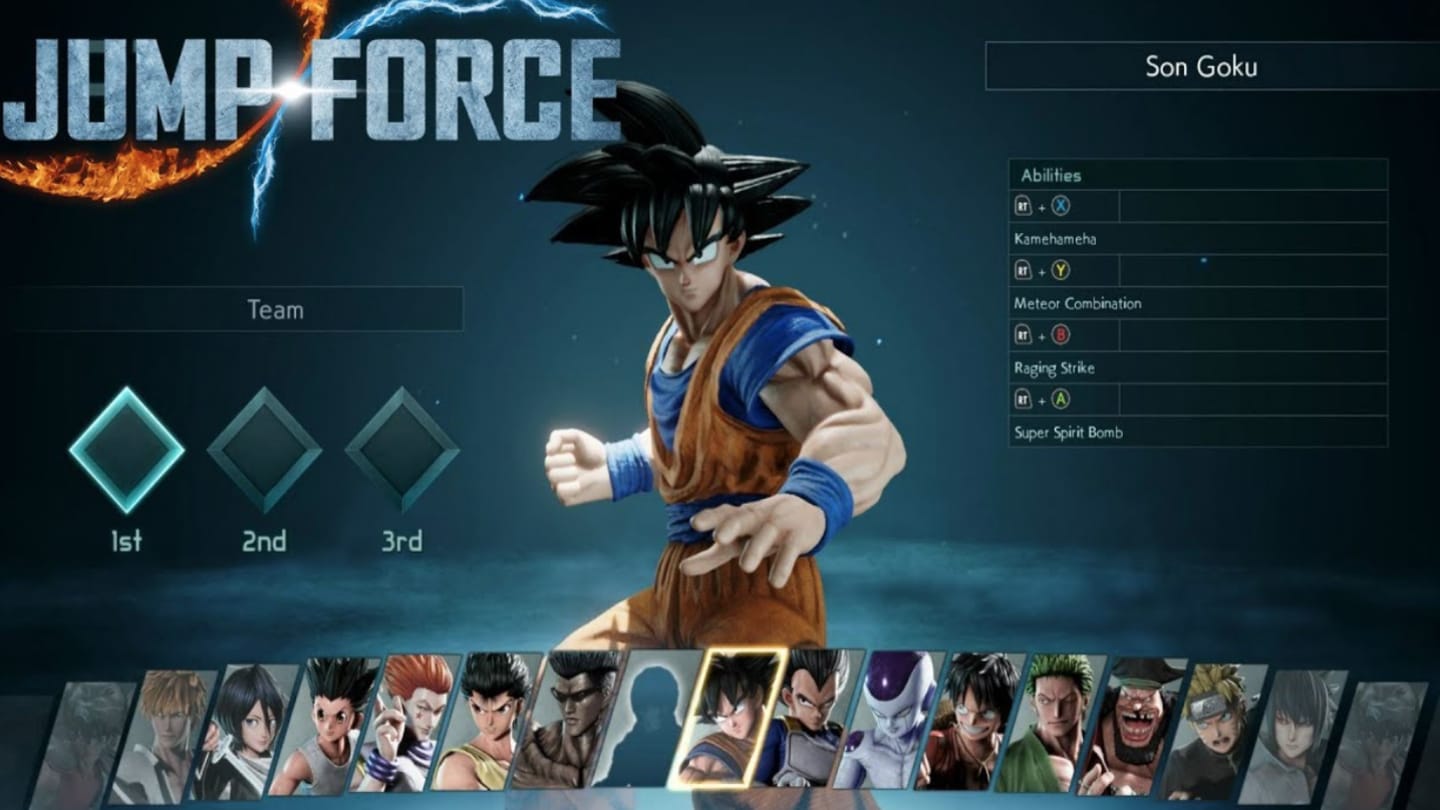The height and width of the screenshot is (810, 1440).
Task: Select the 1st team slot diamond
Action: (x=127, y=451)
